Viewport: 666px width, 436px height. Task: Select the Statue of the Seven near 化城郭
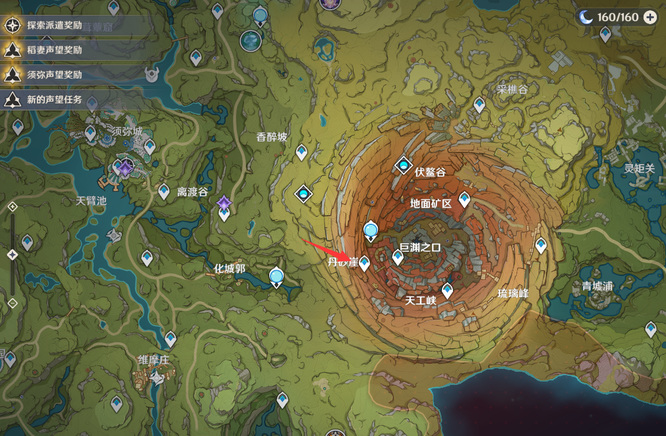pyautogui.click(x=275, y=276)
